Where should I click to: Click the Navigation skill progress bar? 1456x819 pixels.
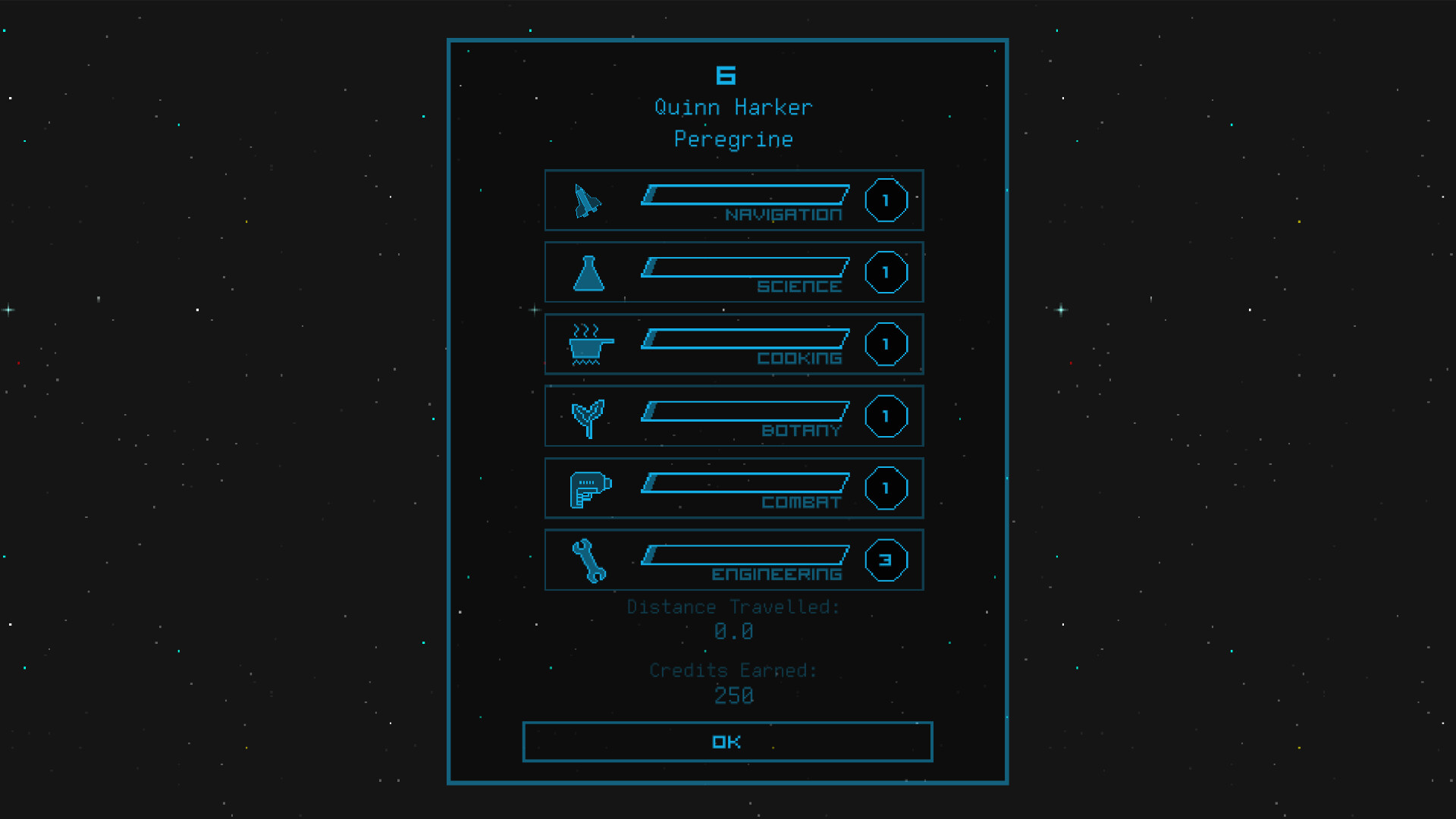(x=745, y=196)
